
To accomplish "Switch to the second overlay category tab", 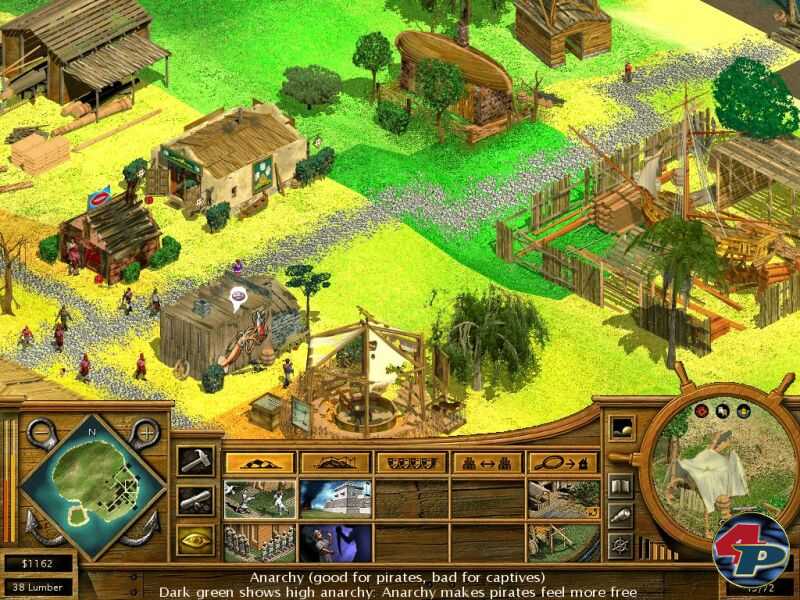I will (335, 462).
